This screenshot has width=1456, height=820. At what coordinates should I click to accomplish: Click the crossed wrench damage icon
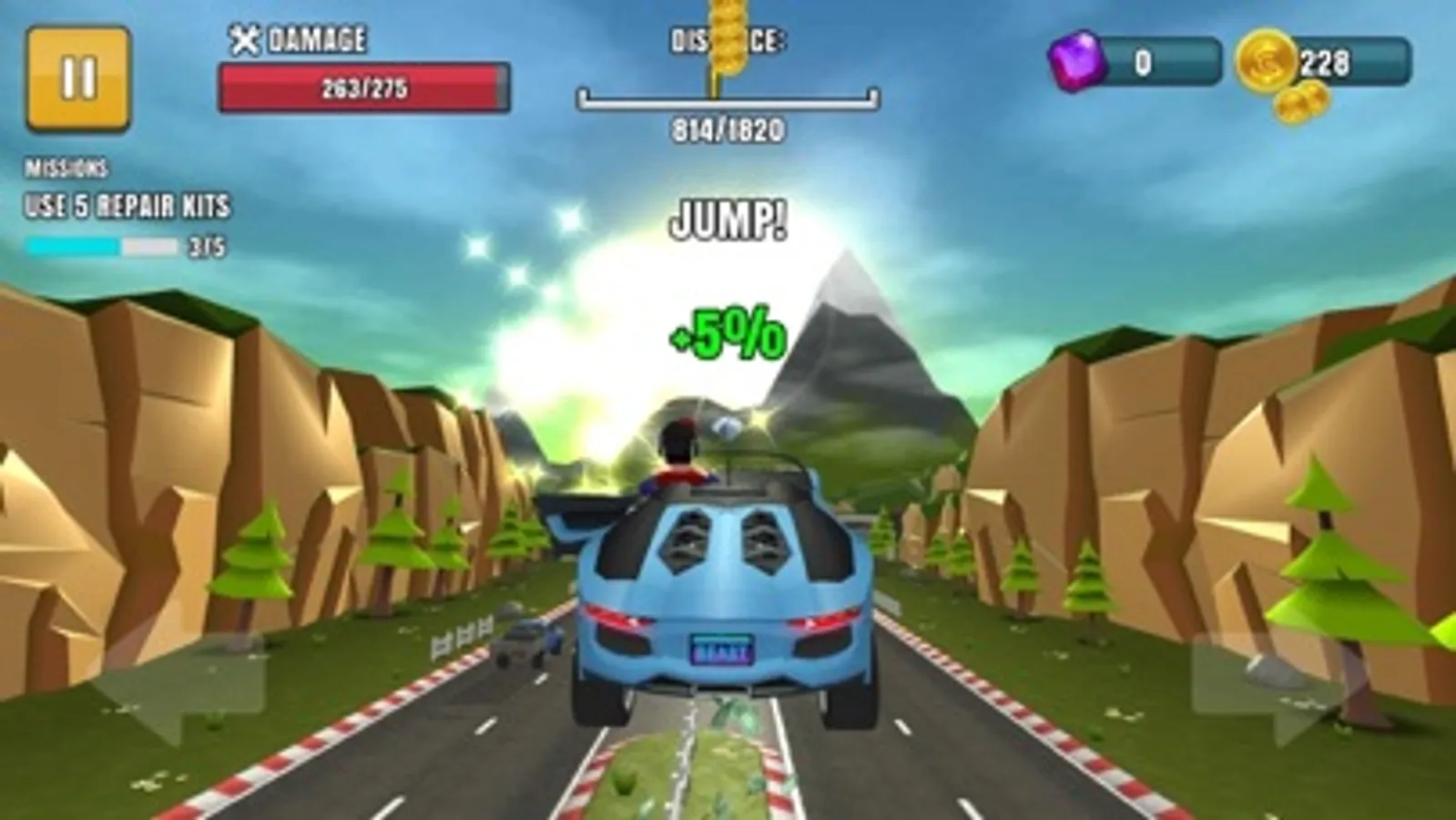click(x=244, y=39)
